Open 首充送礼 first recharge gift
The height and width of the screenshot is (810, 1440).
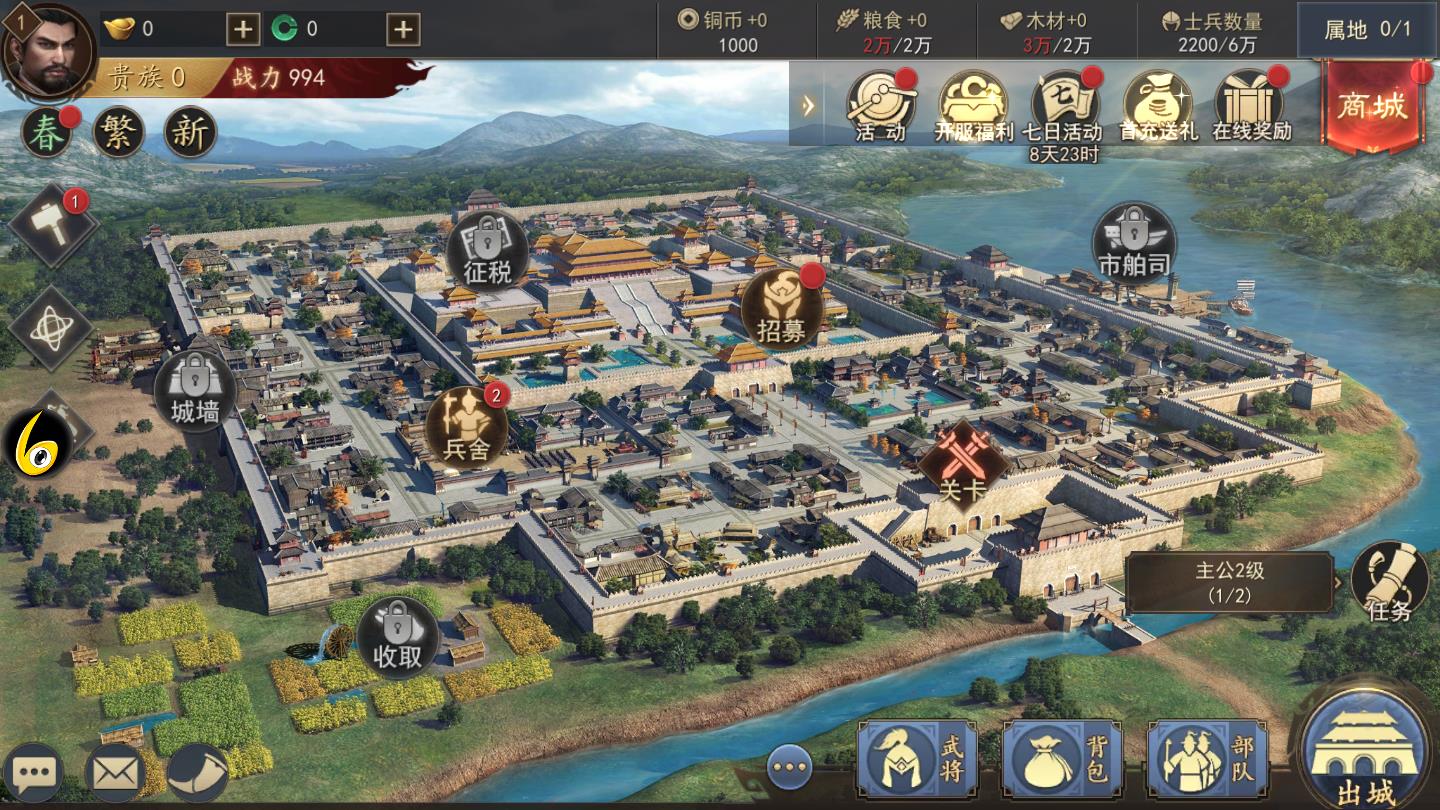(x=1157, y=104)
